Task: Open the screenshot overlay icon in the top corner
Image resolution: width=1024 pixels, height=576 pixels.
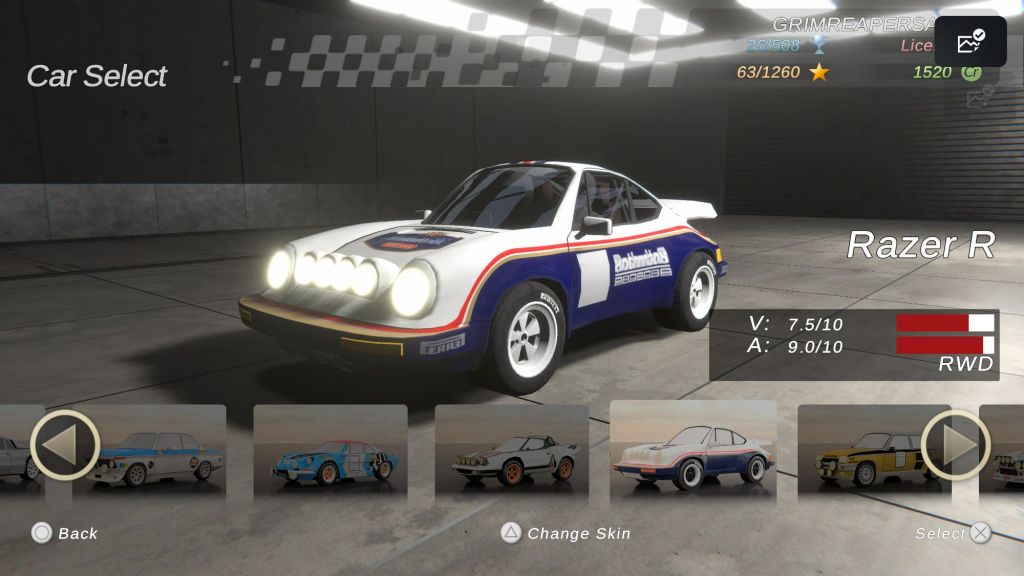Action: [970, 42]
